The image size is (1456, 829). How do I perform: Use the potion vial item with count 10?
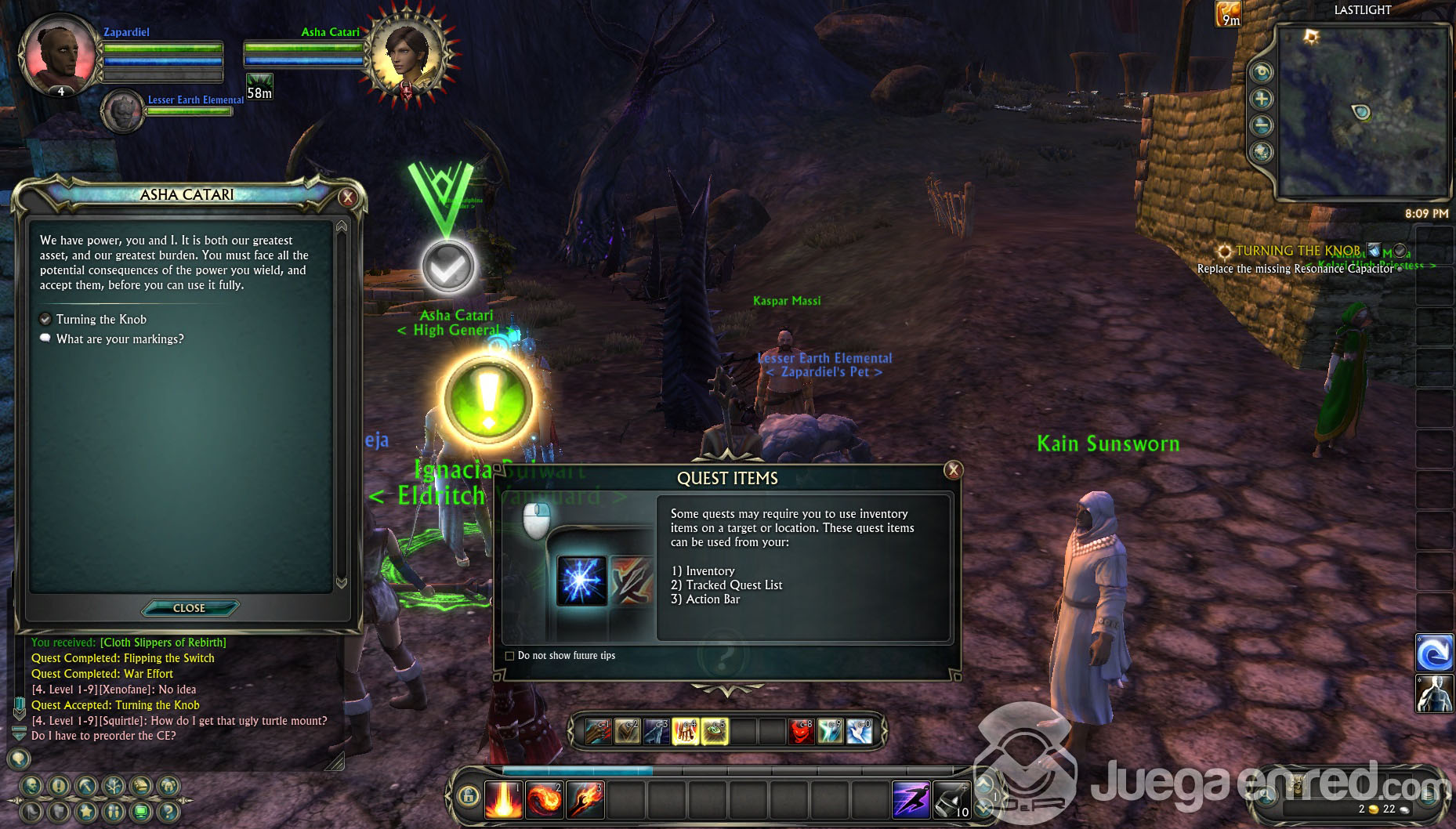point(951,800)
